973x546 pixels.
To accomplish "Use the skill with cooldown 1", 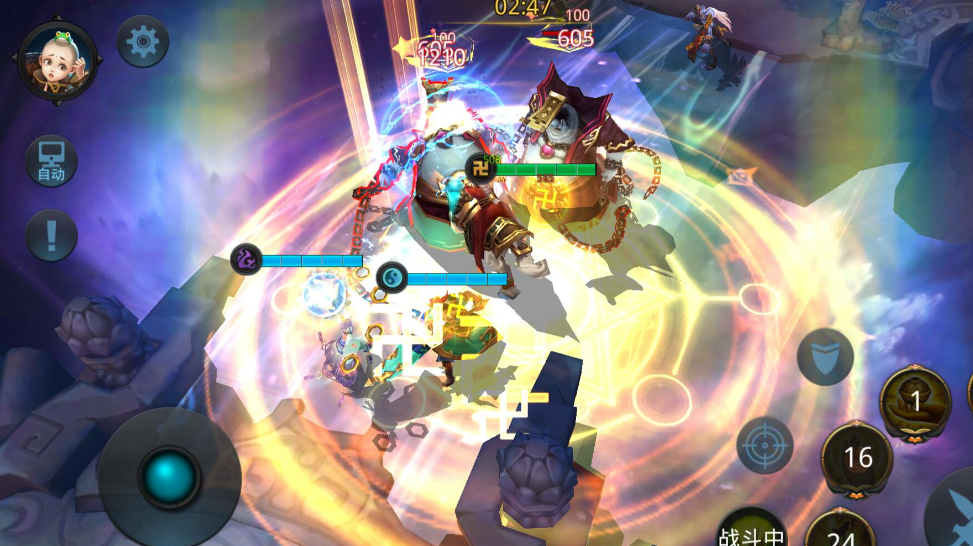I will pos(915,401).
